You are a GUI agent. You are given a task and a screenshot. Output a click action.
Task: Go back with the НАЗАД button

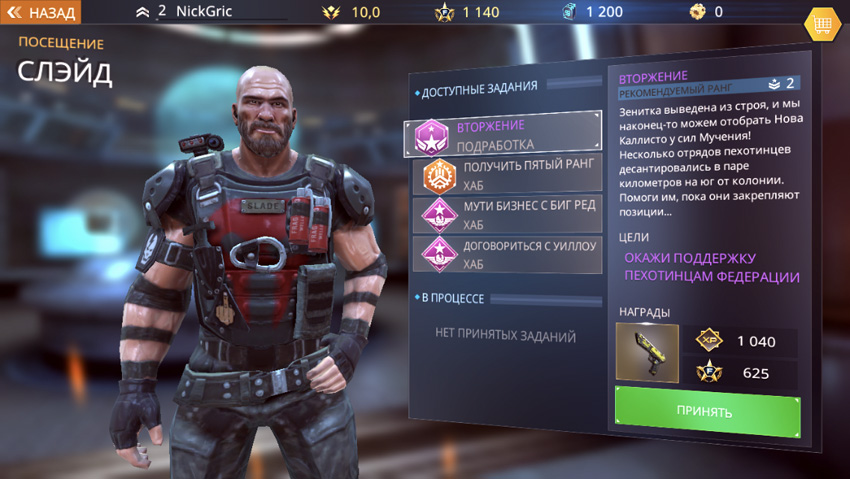41,13
